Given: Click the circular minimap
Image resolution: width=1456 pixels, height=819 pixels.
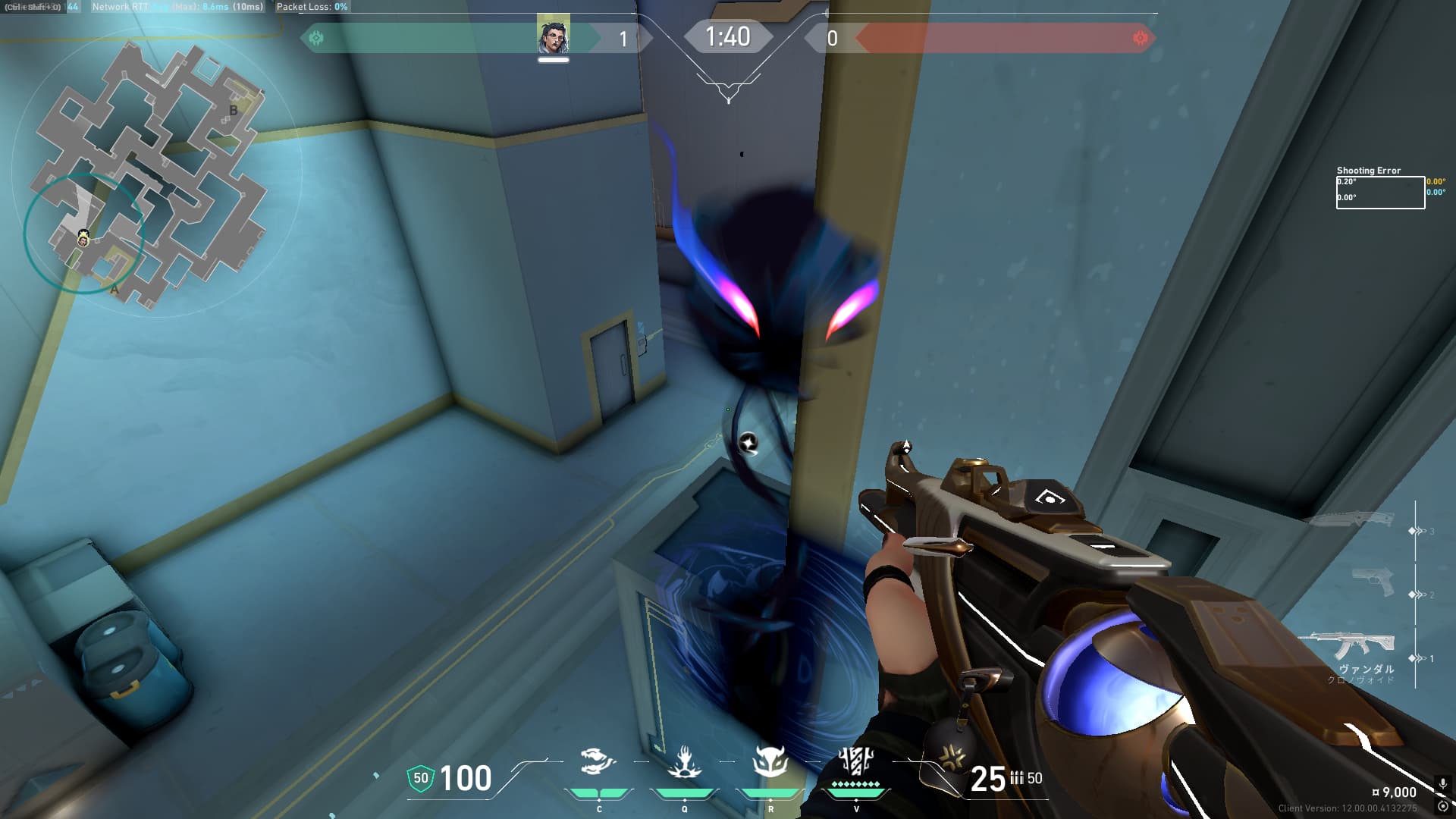Looking at the screenshot, I should (x=155, y=173).
